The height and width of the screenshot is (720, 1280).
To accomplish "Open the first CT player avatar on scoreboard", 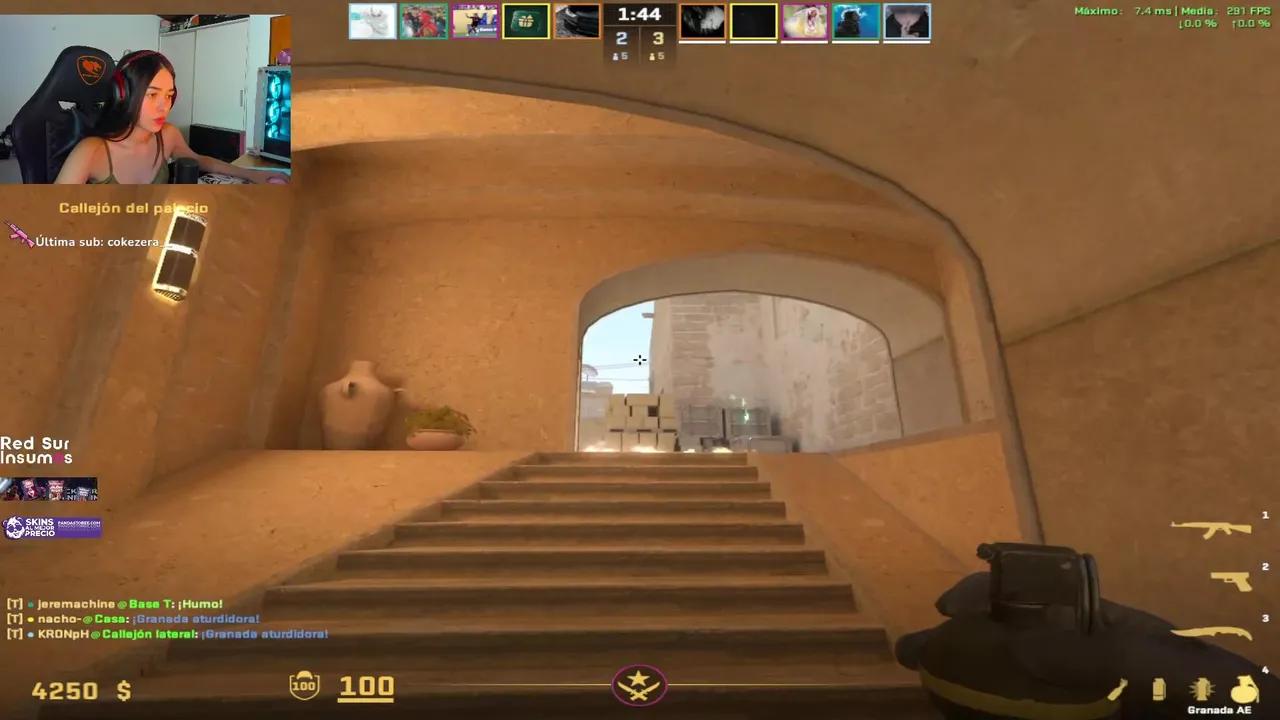I will point(373,21).
